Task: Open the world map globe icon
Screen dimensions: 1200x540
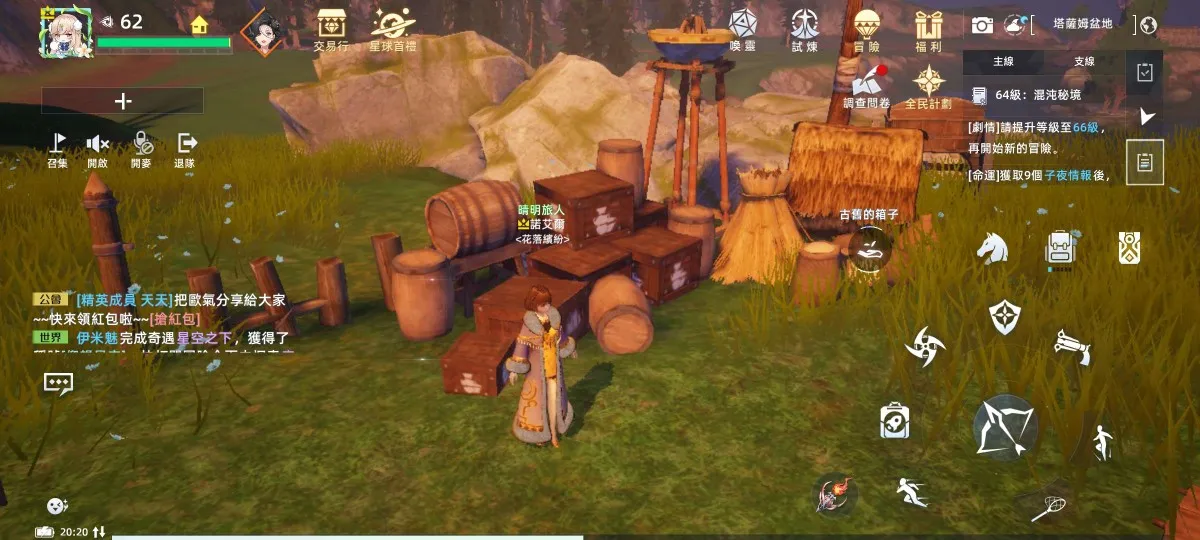Action: pos(1148,25)
